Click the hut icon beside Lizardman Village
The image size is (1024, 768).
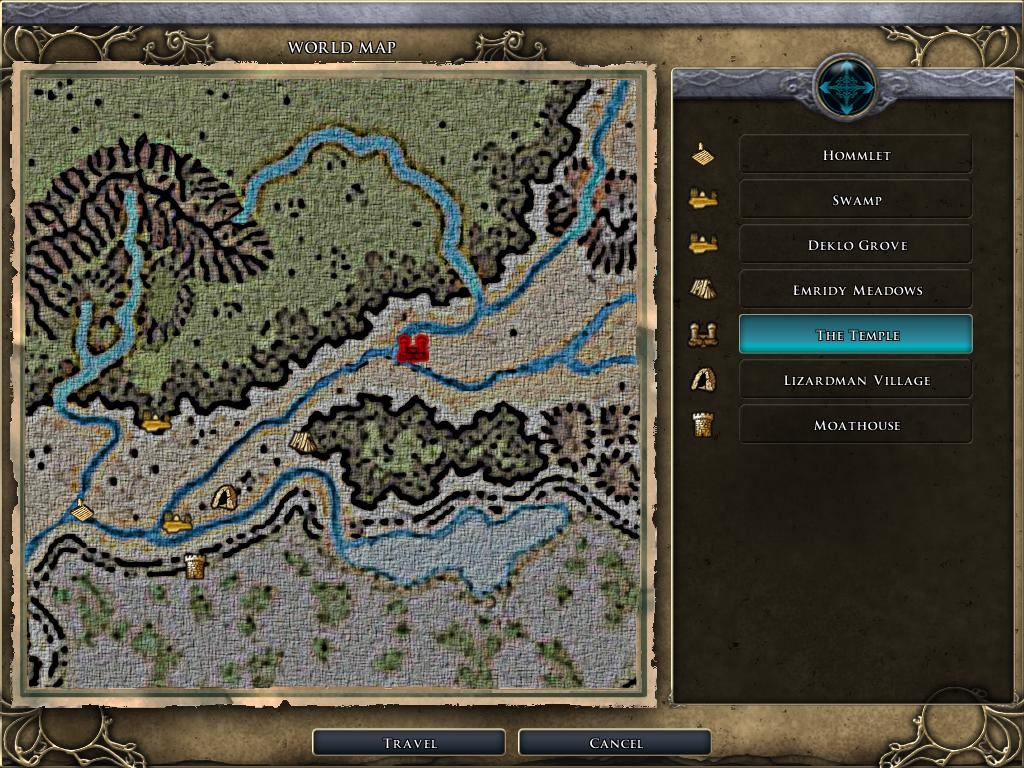(703, 380)
